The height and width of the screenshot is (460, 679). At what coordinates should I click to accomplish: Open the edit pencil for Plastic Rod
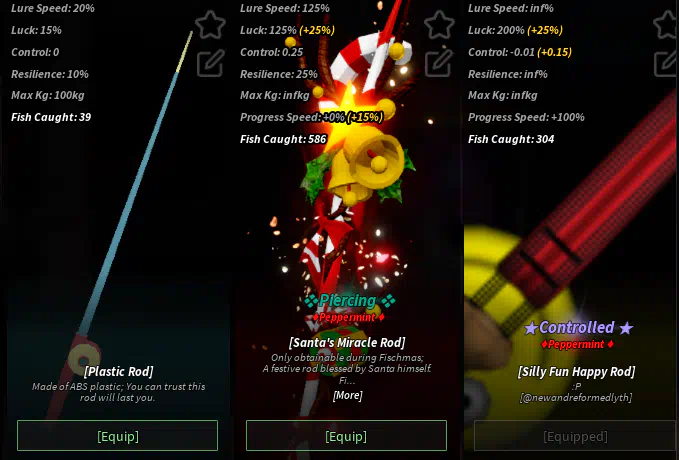[210, 63]
